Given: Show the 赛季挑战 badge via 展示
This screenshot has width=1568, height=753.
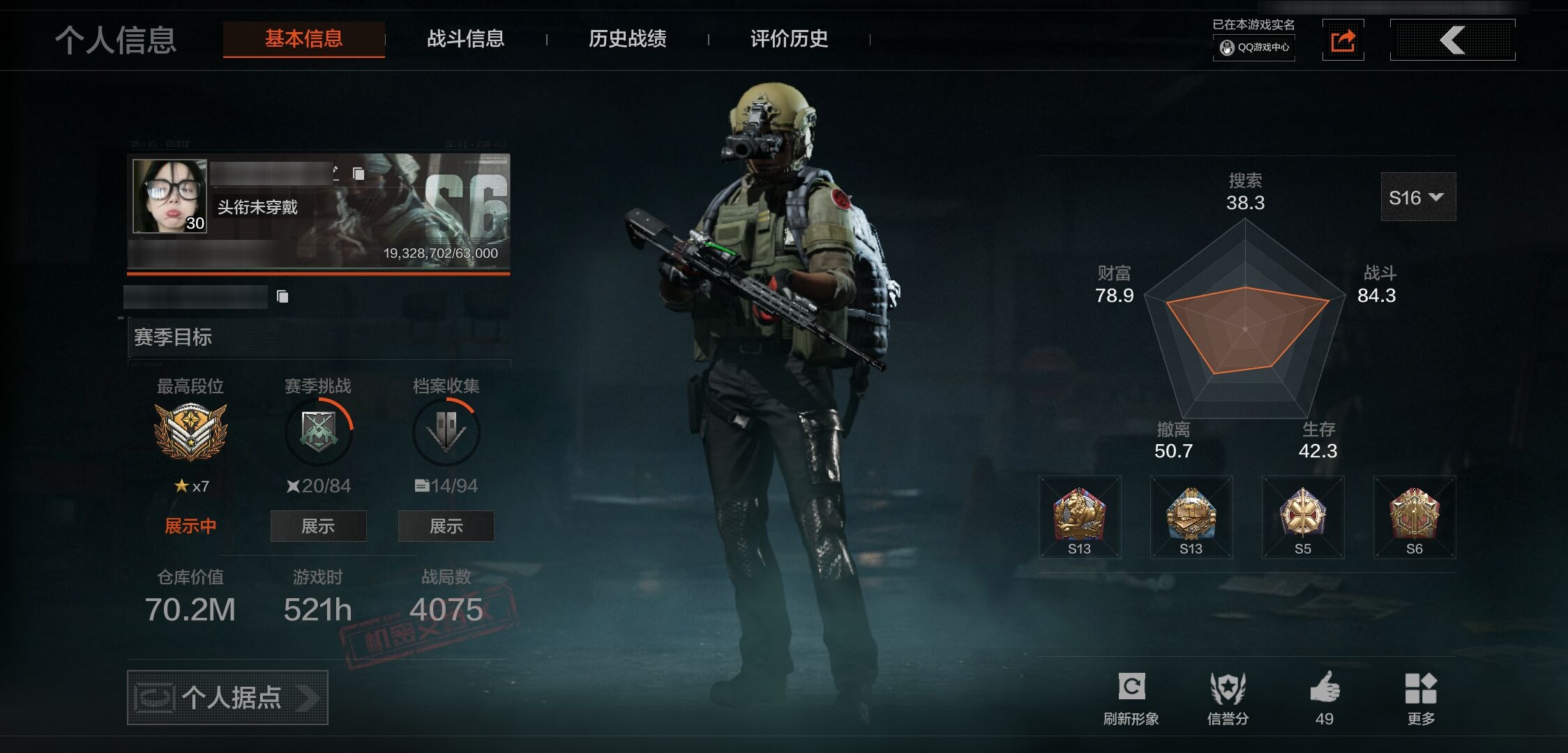Looking at the screenshot, I should [318, 526].
